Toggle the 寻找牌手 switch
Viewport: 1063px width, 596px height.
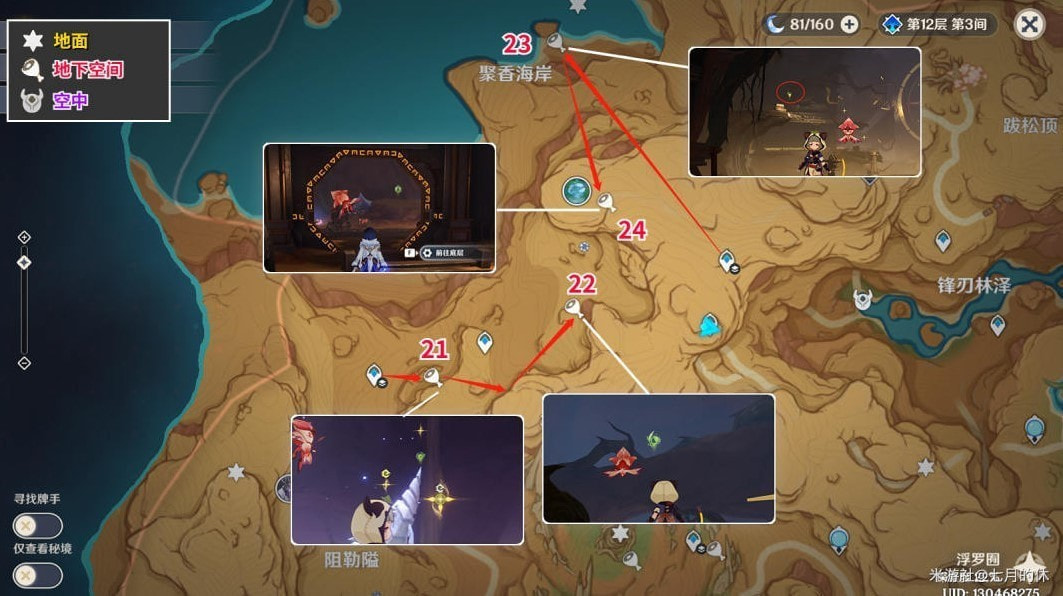(37, 526)
